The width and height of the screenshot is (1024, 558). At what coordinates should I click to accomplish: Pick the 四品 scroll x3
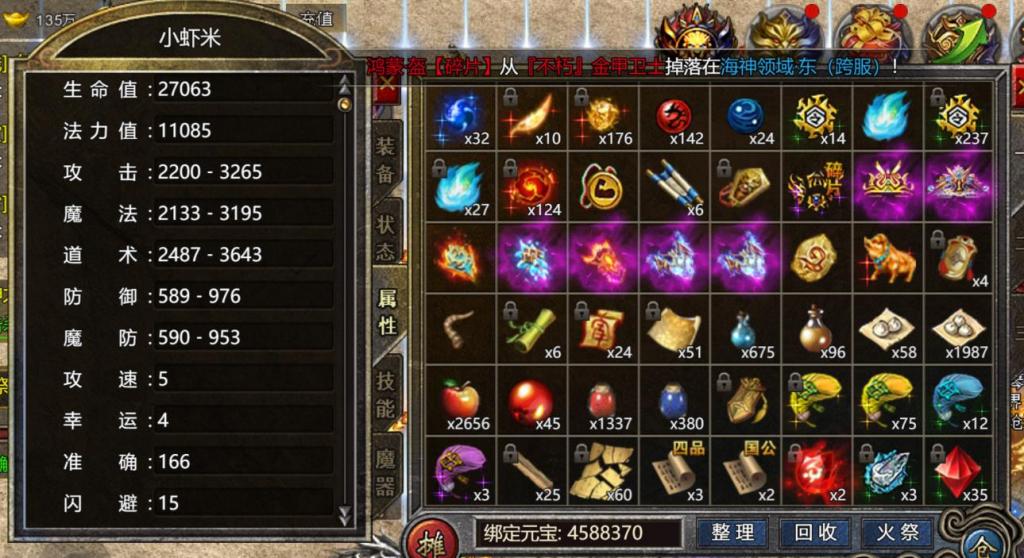coord(672,469)
